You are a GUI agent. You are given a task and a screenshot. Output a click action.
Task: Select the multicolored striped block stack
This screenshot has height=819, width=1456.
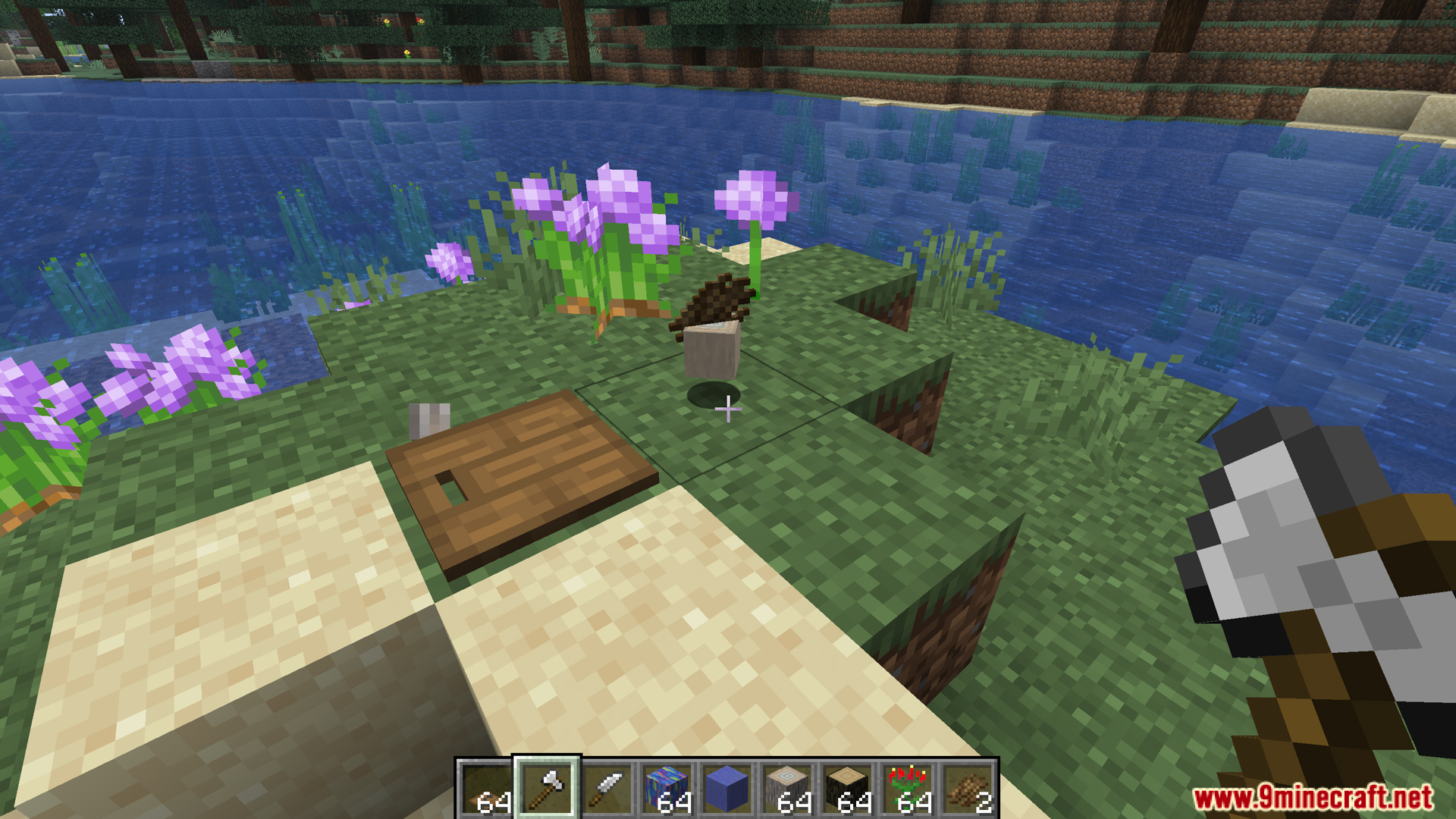667,789
